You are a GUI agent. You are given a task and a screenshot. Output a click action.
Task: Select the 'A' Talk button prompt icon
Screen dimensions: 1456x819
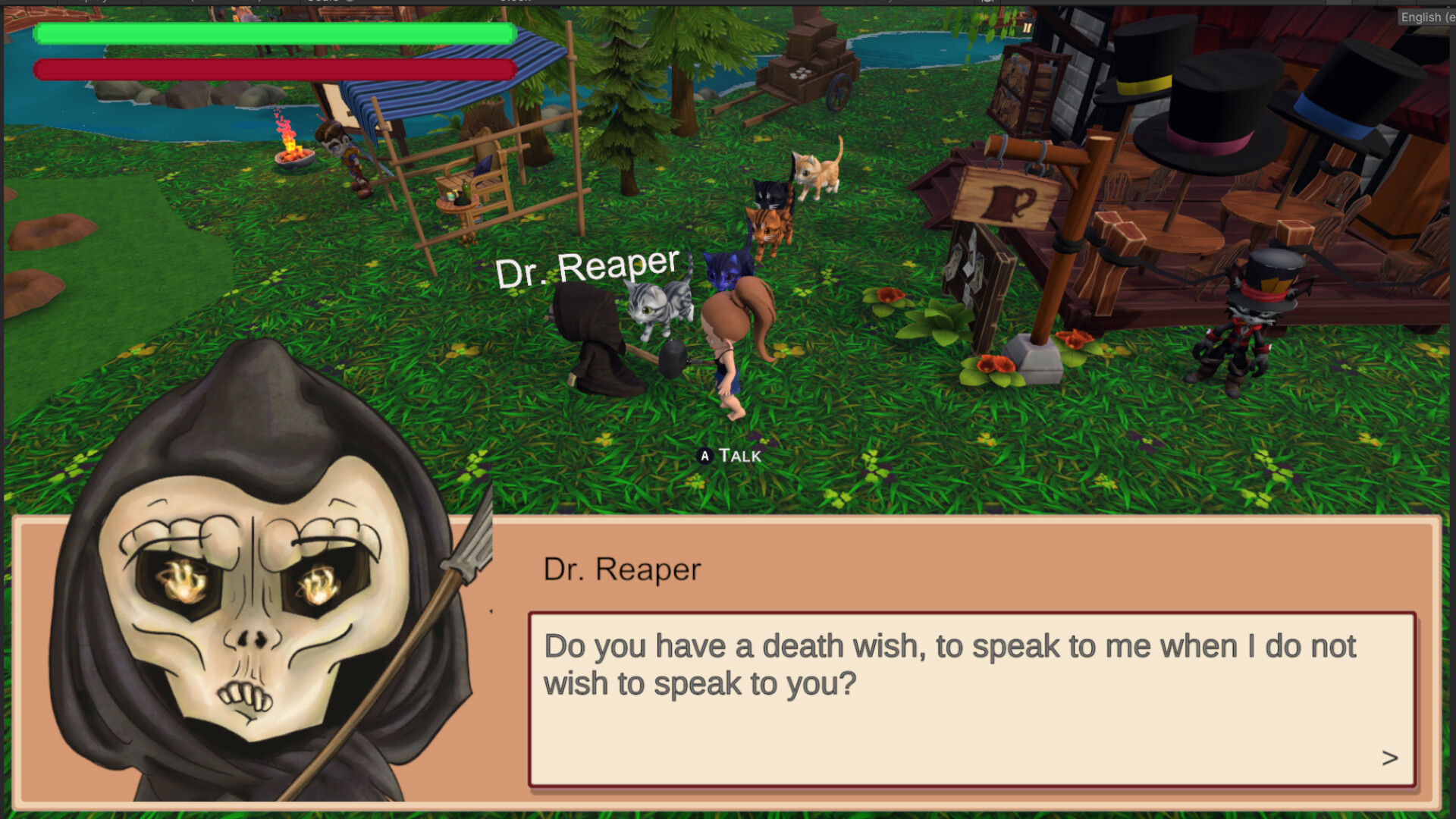click(704, 457)
